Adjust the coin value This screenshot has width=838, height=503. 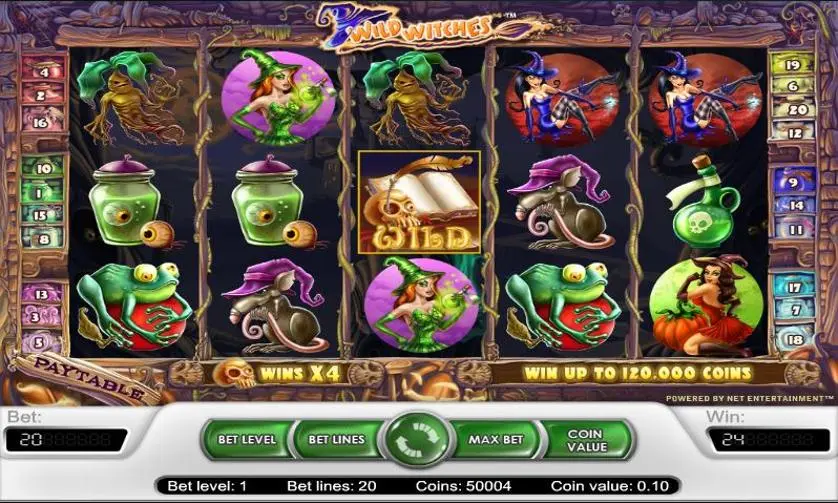586,440
